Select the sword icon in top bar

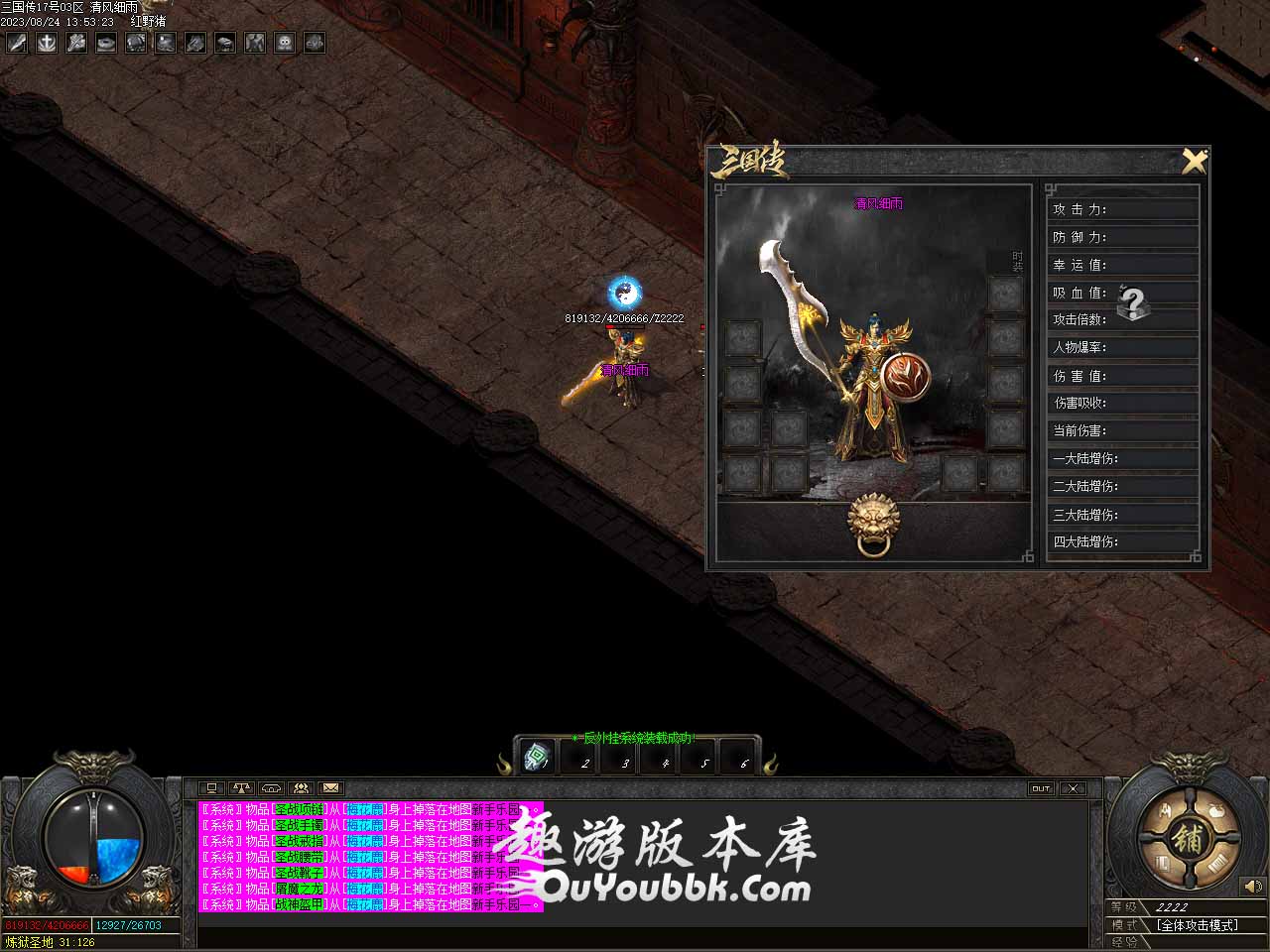click(17, 43)
